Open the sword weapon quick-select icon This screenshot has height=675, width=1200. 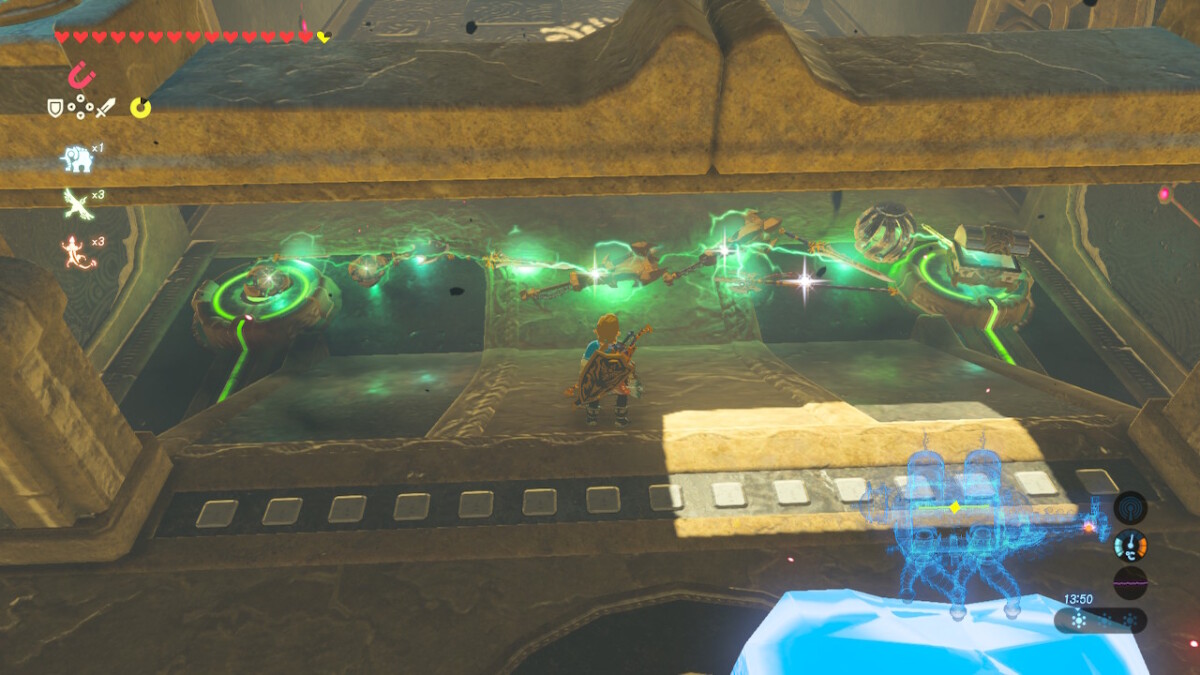106,106
